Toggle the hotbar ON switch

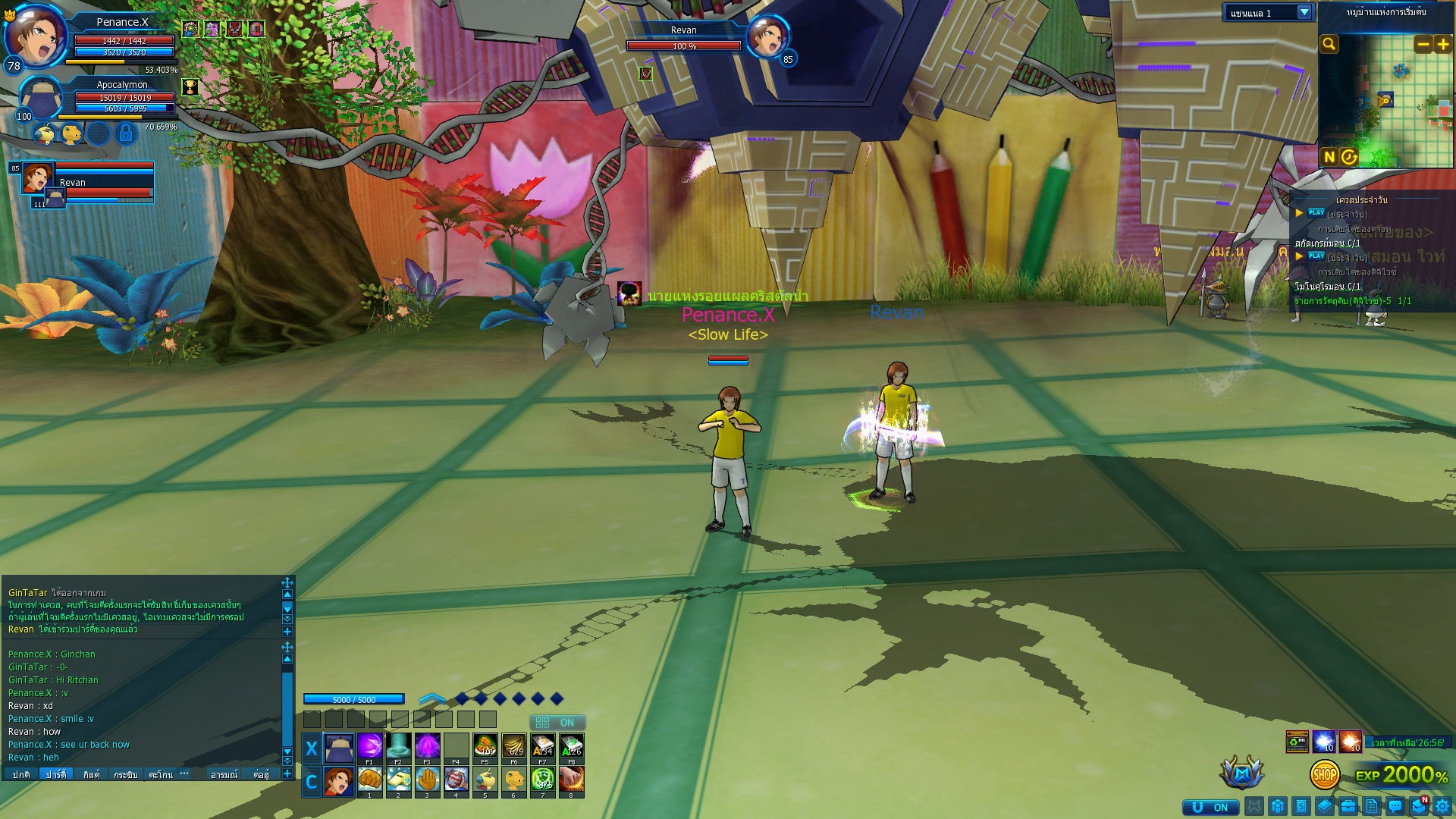click(x=557, y=723)
